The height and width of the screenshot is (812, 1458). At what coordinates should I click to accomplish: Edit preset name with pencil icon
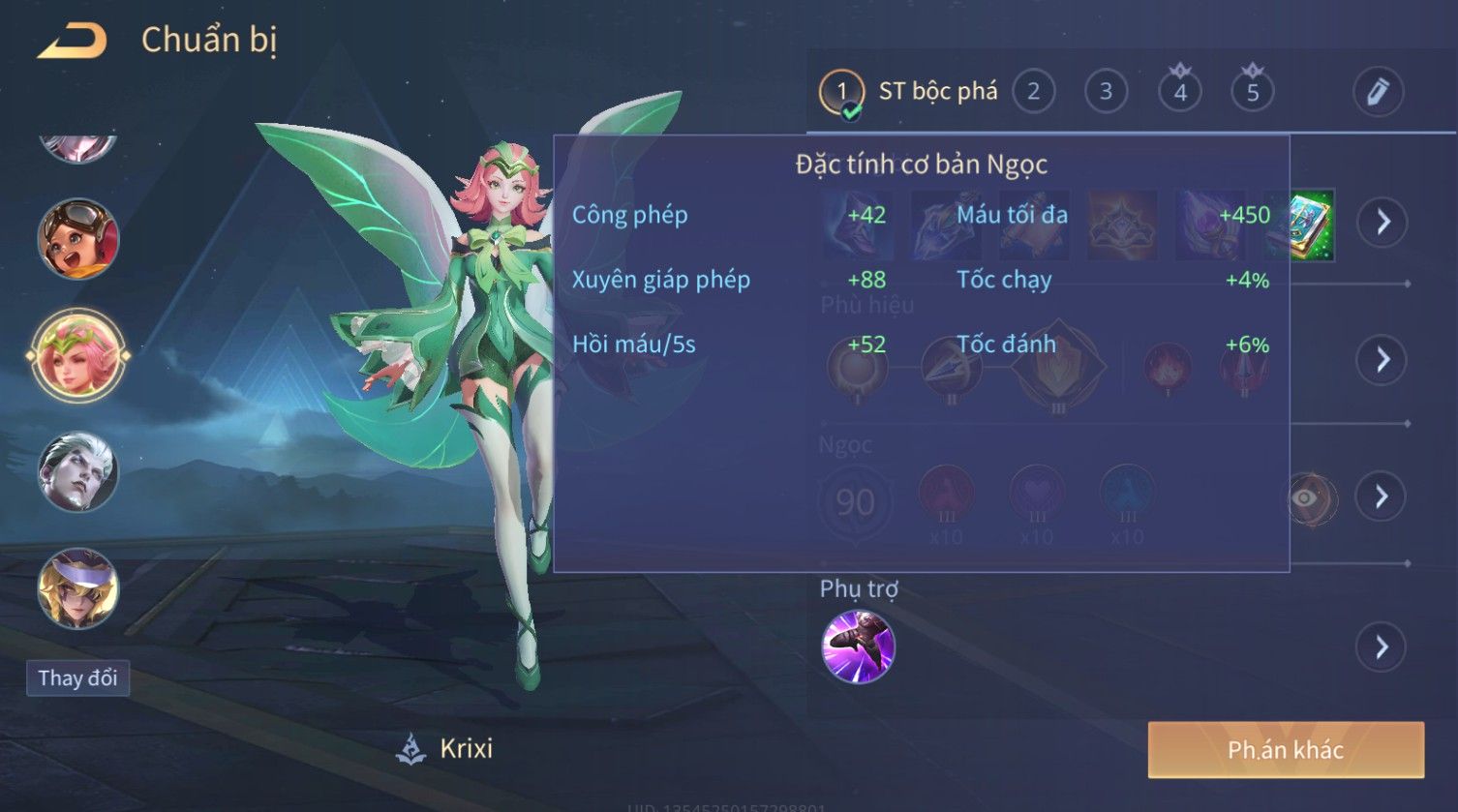[1378, 92]
